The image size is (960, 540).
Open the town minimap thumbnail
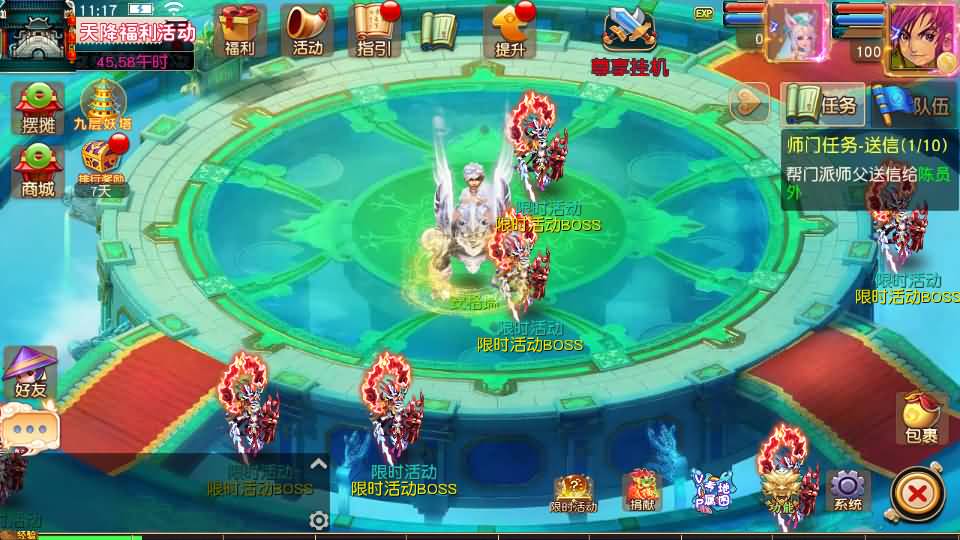pyautogui.click(x=37, y=31)
